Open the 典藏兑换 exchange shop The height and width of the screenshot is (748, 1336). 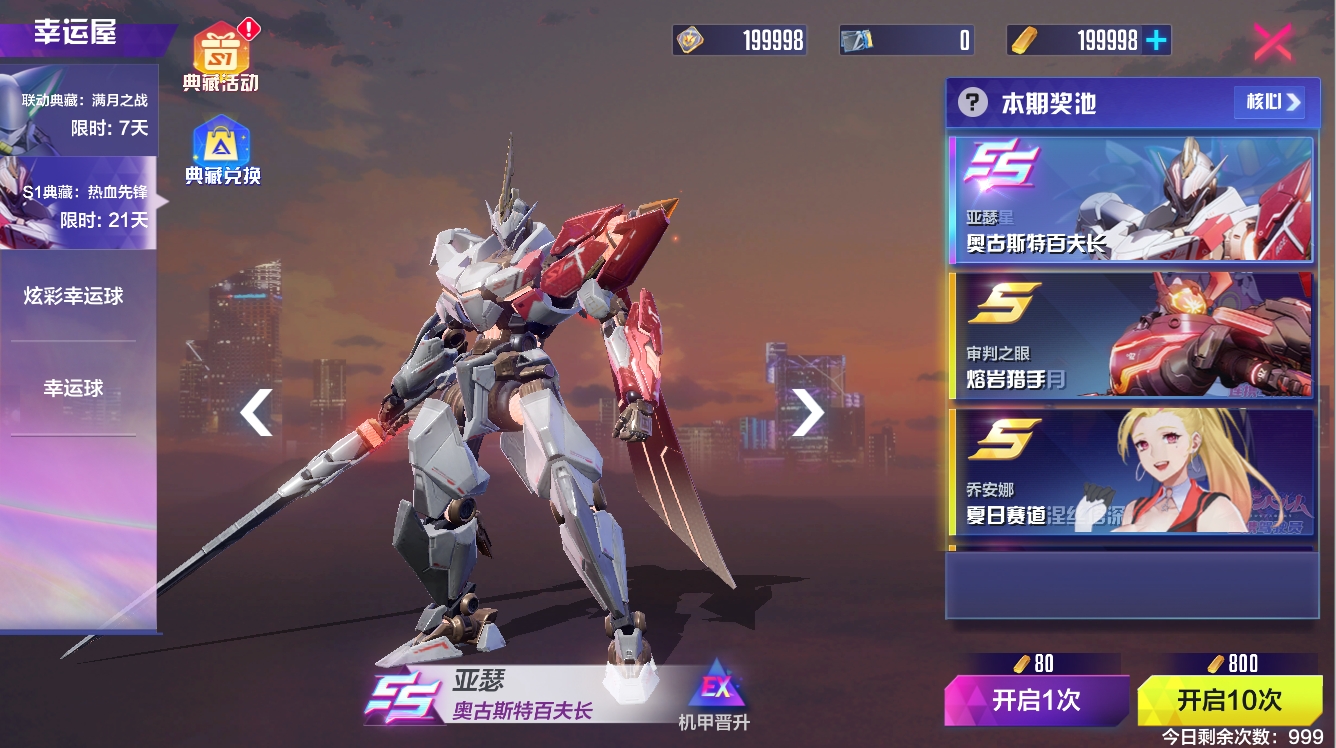221,150
